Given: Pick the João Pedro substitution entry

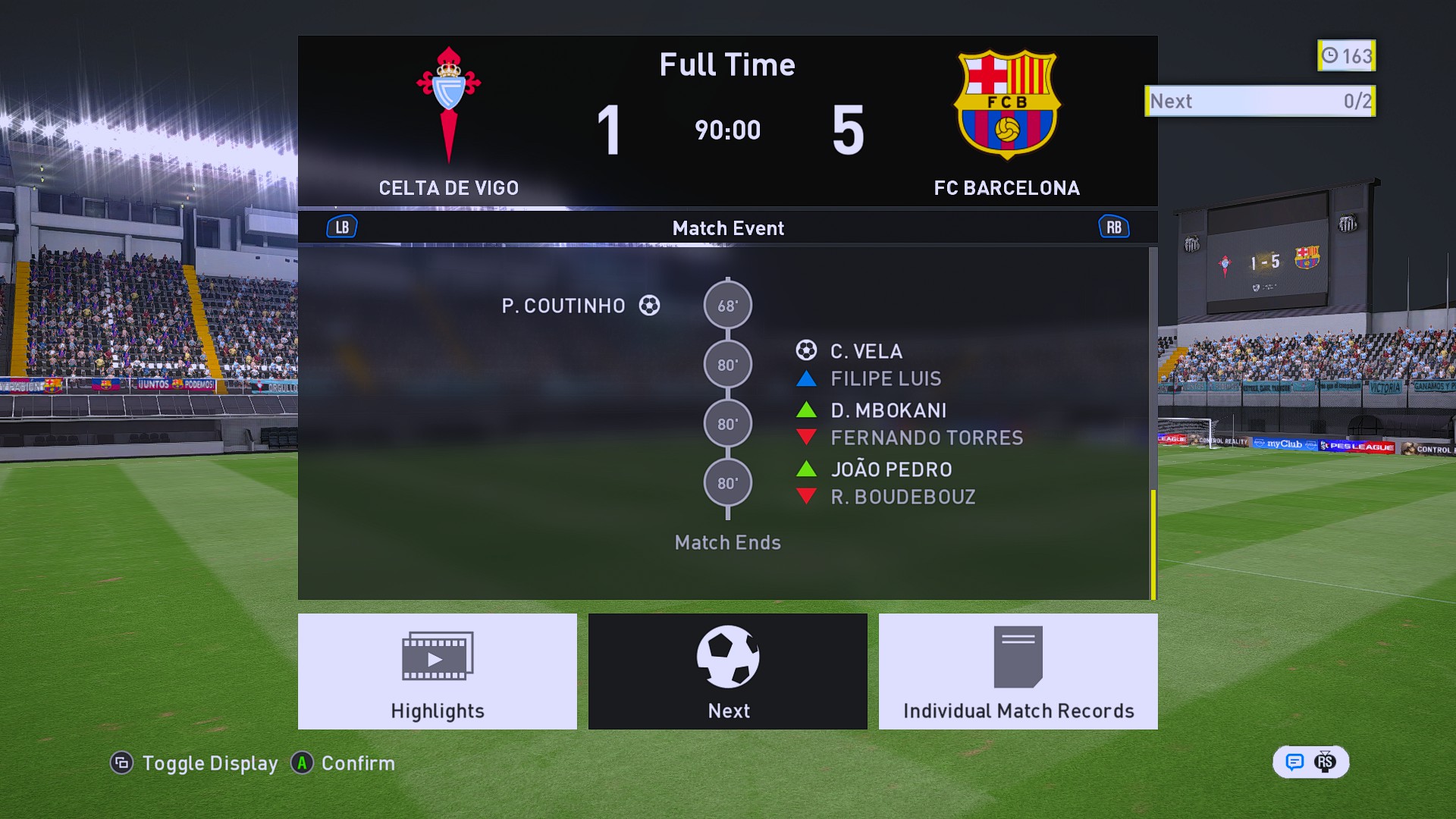Looking at the screenshot, I should pos(891,469).
